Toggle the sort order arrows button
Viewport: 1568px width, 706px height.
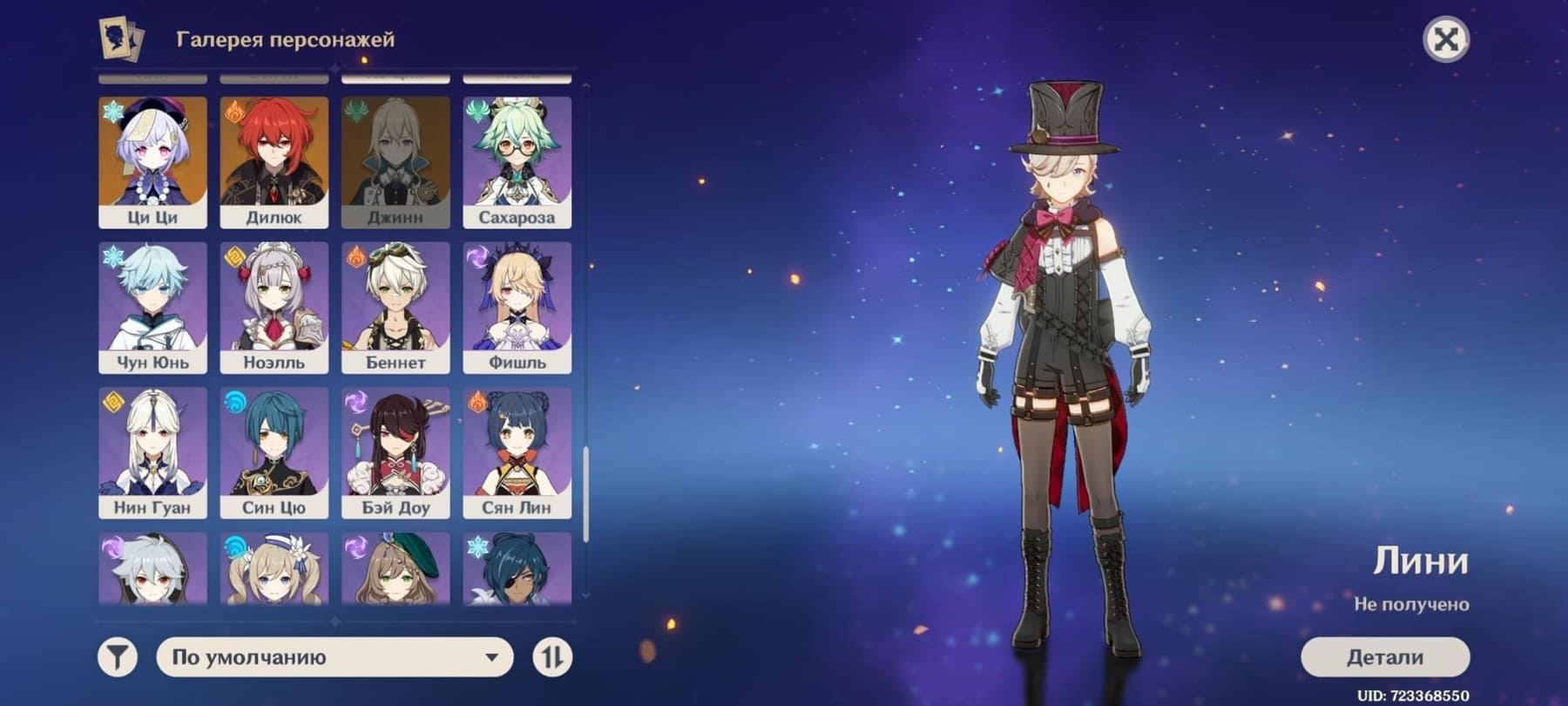pos(552,657)
